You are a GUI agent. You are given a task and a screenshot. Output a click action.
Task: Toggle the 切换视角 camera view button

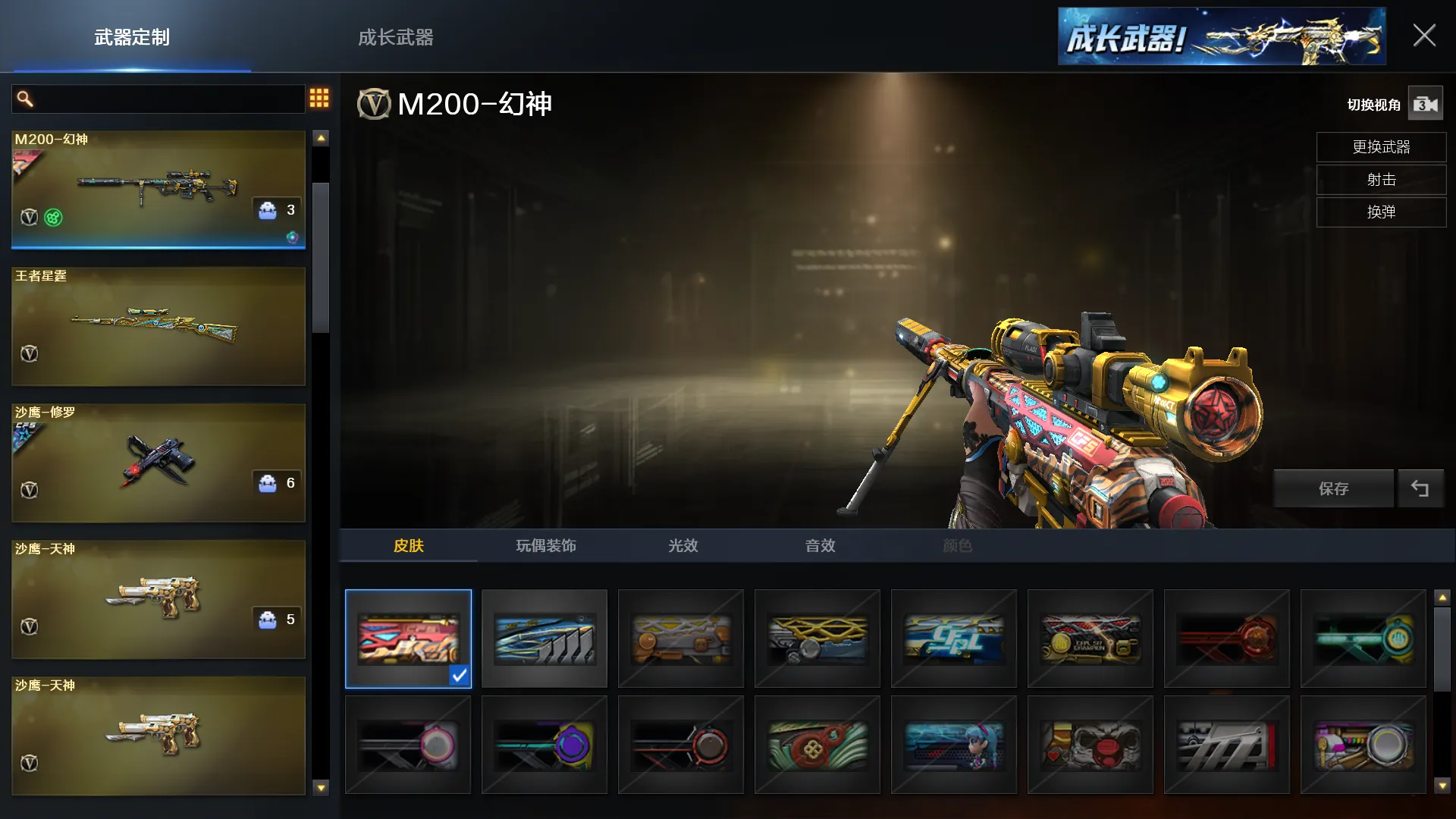[1425, 105]
